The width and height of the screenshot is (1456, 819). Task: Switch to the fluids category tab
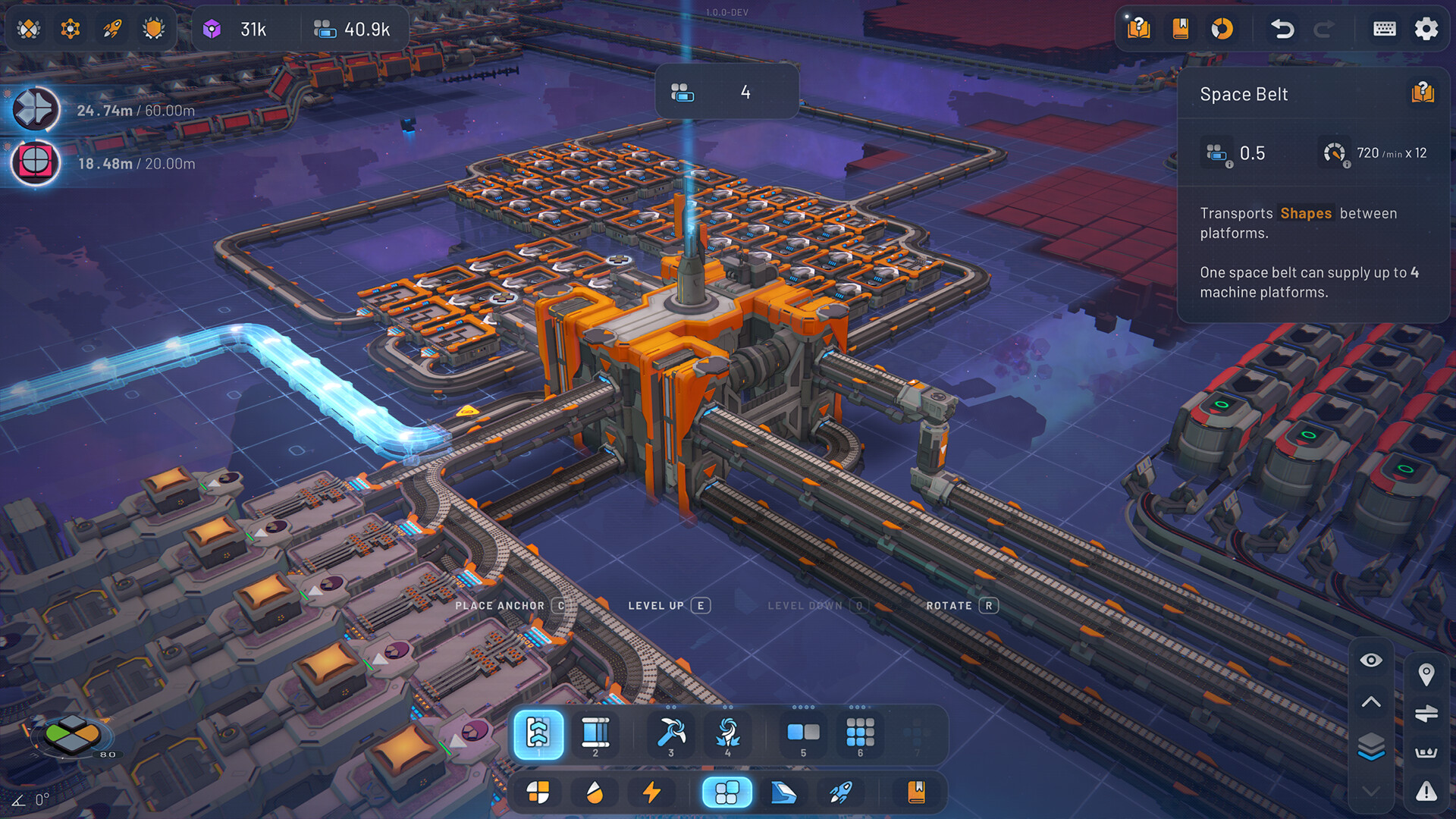tap(595, 792)
